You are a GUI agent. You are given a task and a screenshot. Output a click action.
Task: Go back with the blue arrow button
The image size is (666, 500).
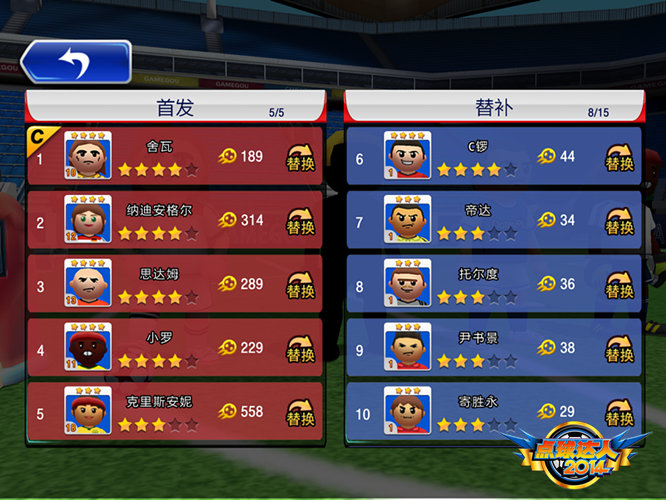[x=76, y=62]
